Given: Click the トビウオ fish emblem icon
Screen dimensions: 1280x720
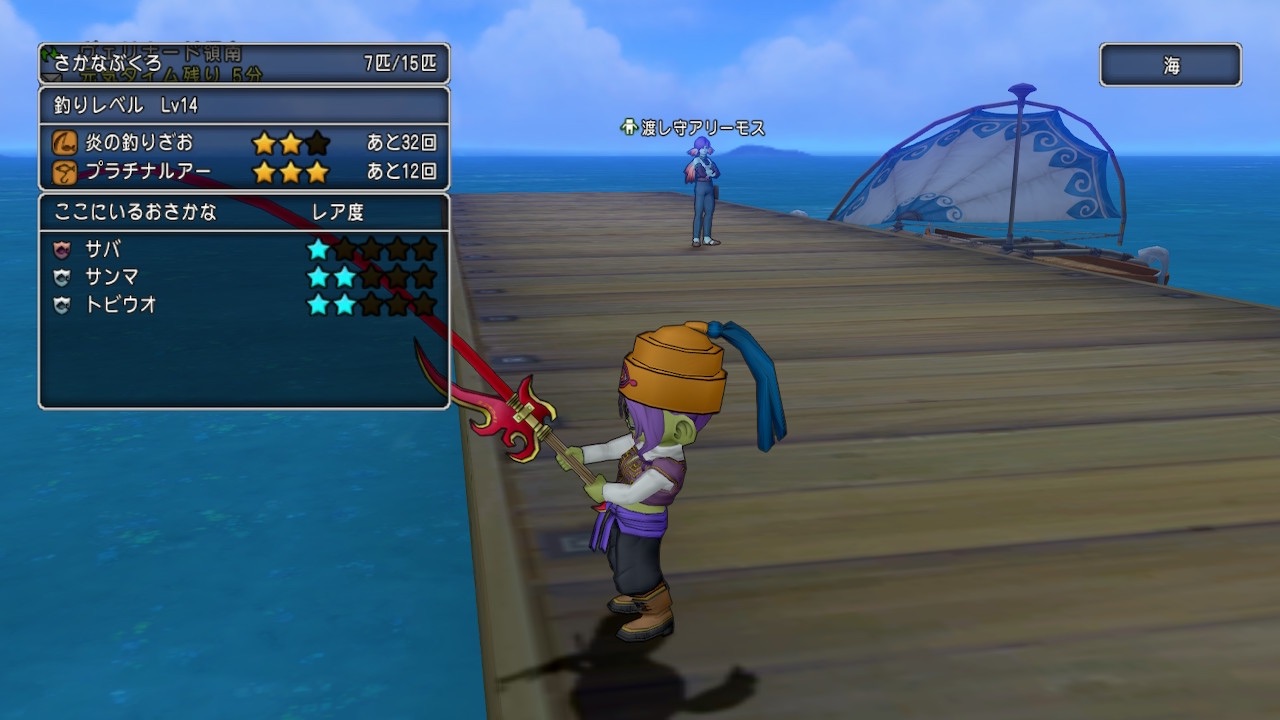Looking at the screenshot, I should [x=61, y=305].
